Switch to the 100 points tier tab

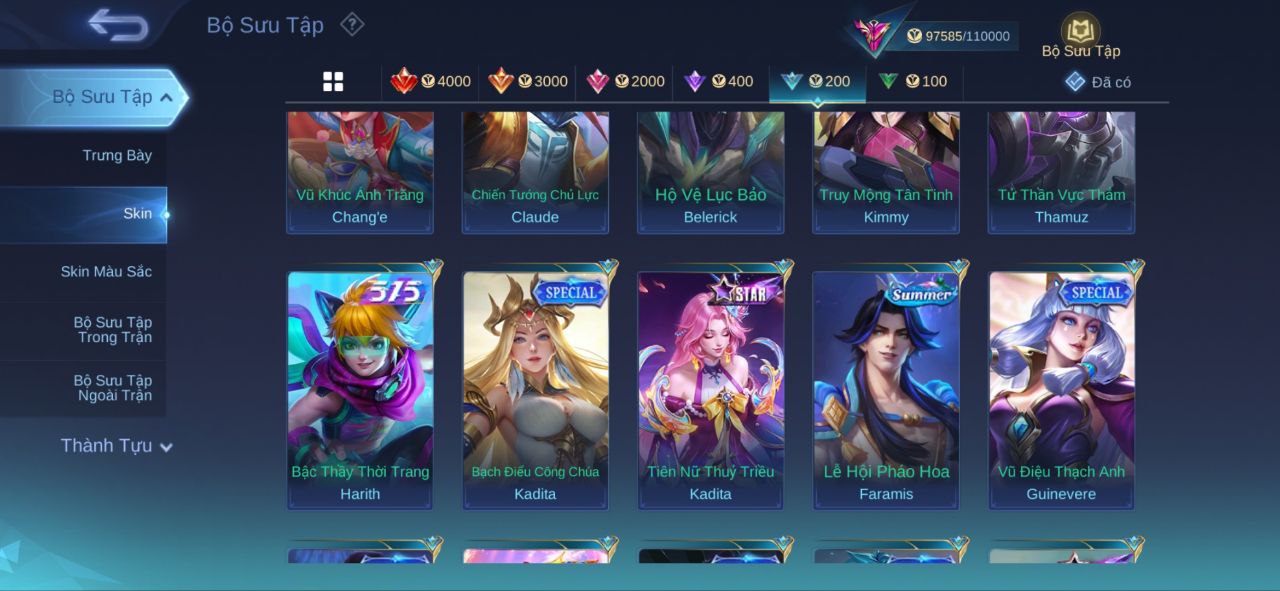pyautogui.click(x=912, y=82)
